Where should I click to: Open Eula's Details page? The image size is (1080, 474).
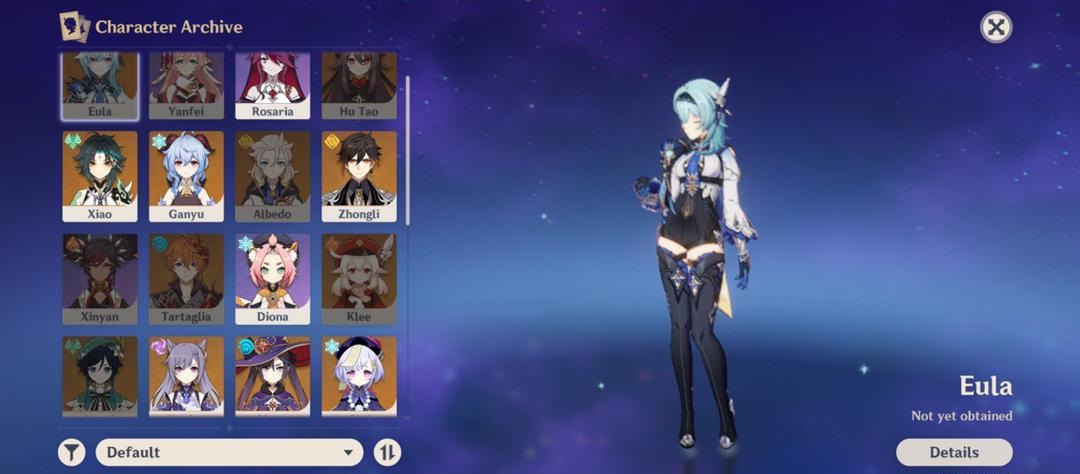pyautogui.click(x=953, y=452)
